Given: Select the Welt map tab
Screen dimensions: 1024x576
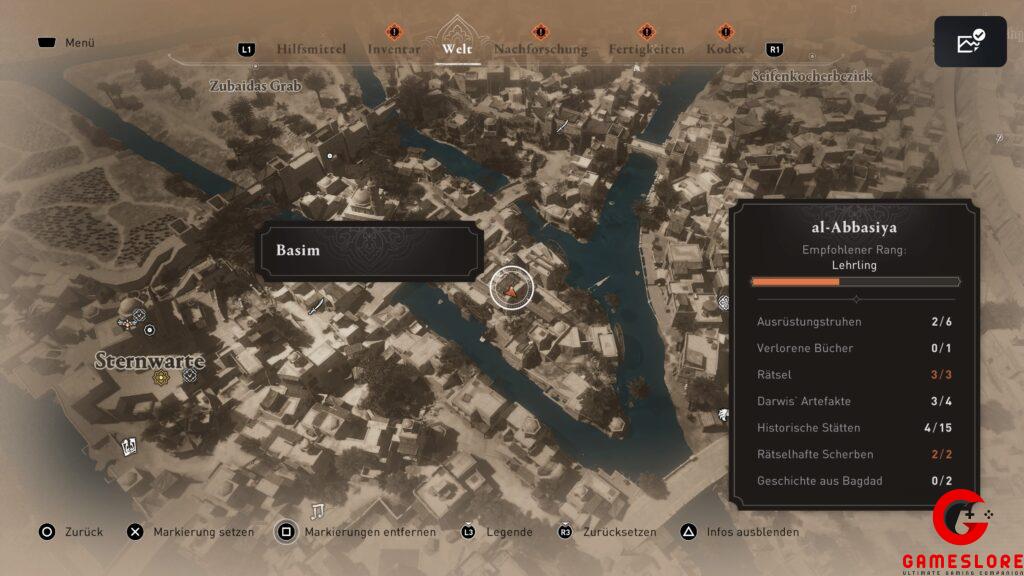Looking at the screenshot, I should coord(457,49).
